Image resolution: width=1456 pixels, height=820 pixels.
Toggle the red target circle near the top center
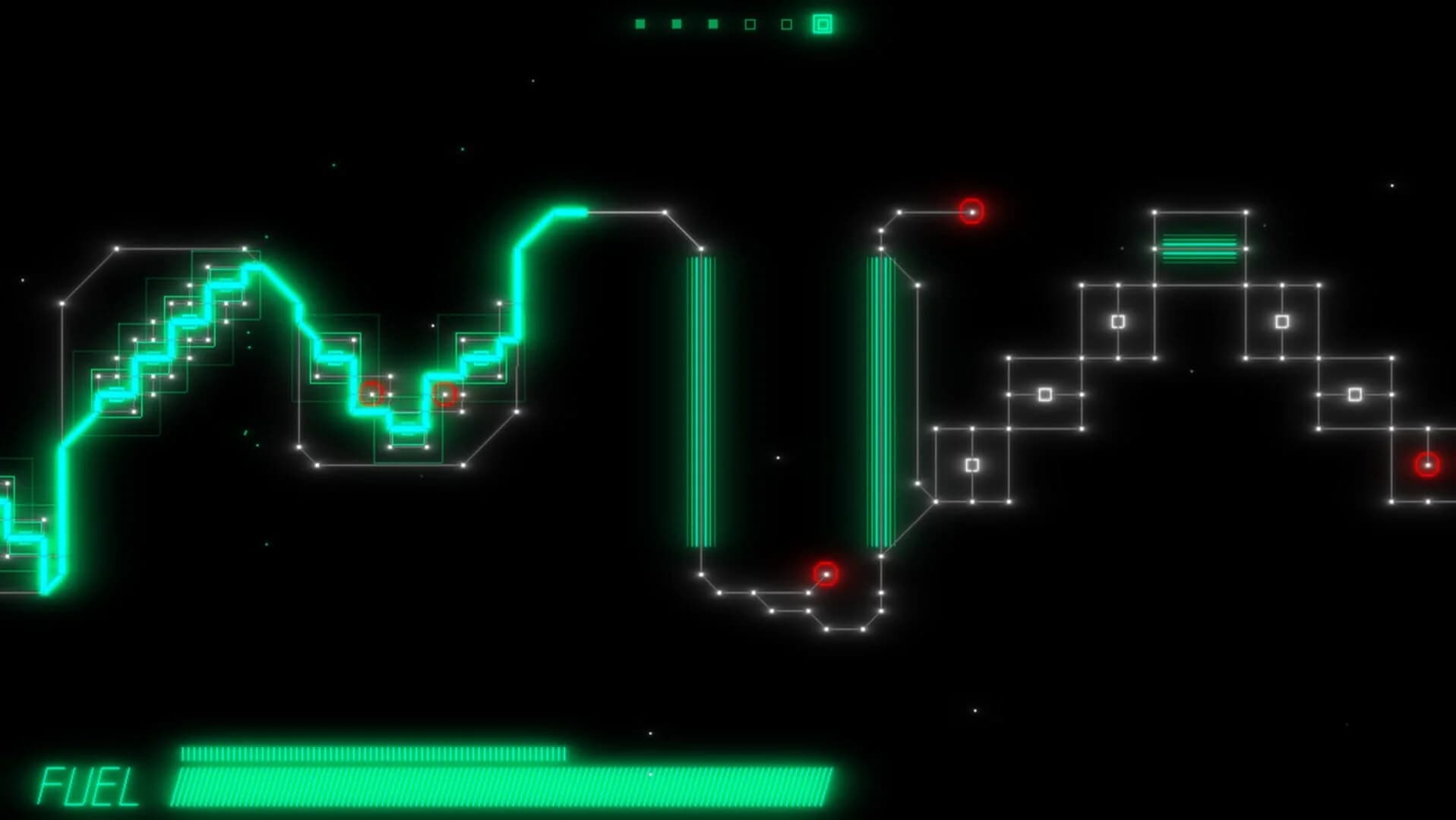(x=971, y=213)
